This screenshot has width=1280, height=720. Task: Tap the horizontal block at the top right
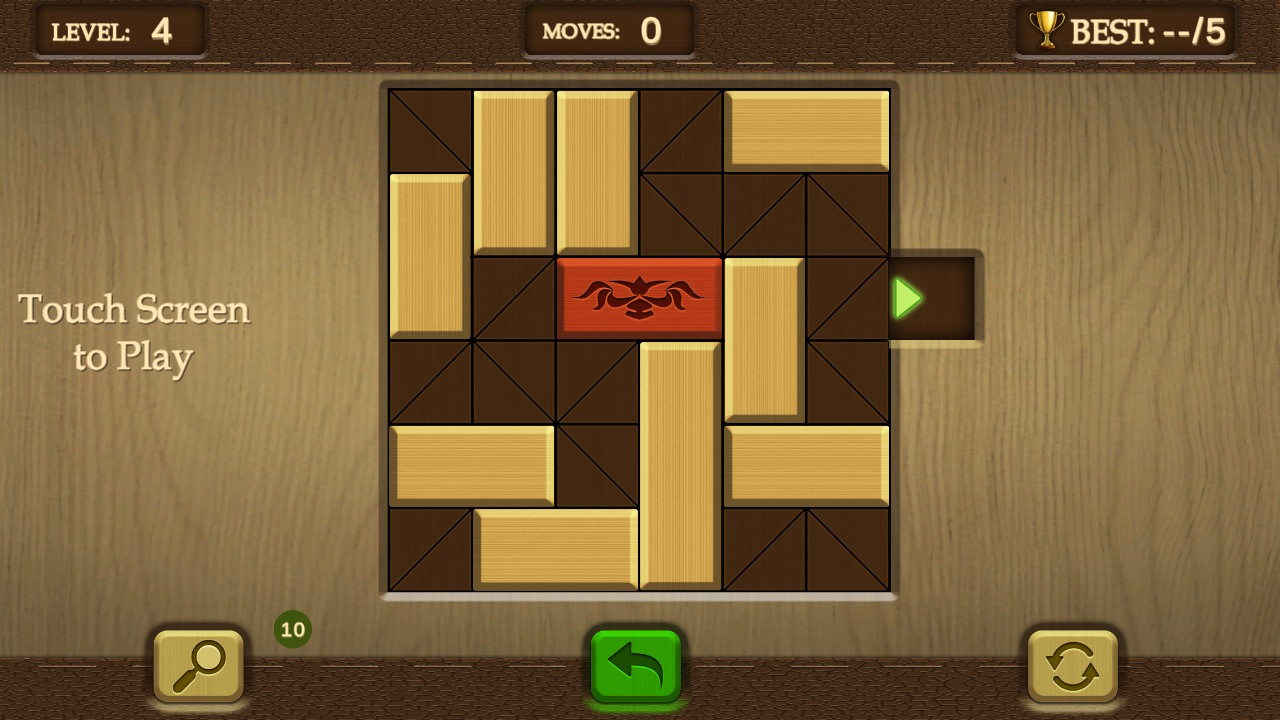click(806, 130)
